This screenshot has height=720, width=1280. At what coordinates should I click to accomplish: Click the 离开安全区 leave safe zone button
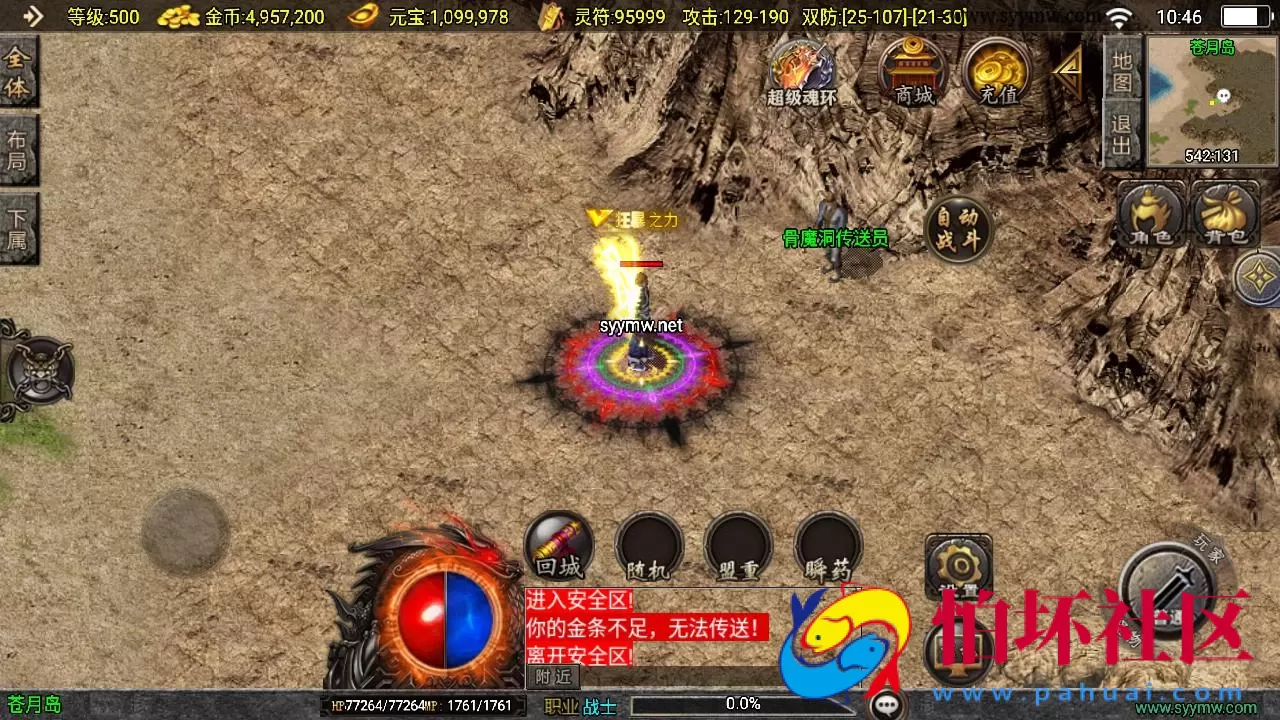point(578,654)
